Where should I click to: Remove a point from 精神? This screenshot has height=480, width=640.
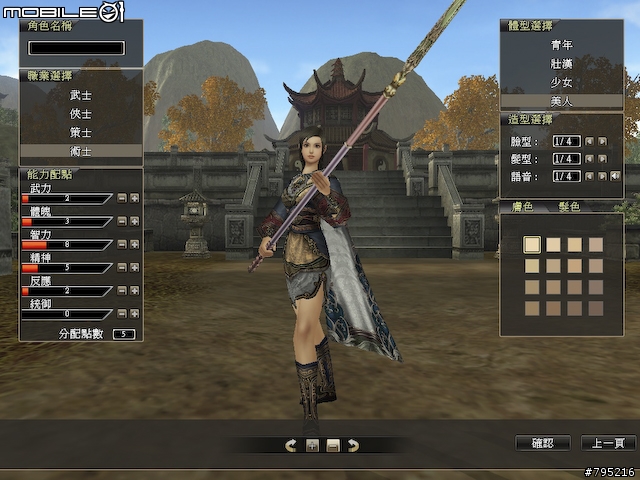point(122,267)
